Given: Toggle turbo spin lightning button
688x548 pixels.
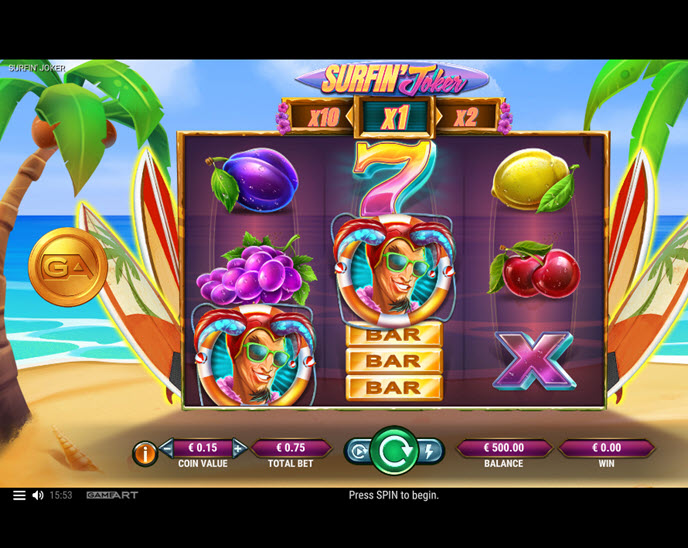Looking at the screenshot, I should click(x=429, y=451).
